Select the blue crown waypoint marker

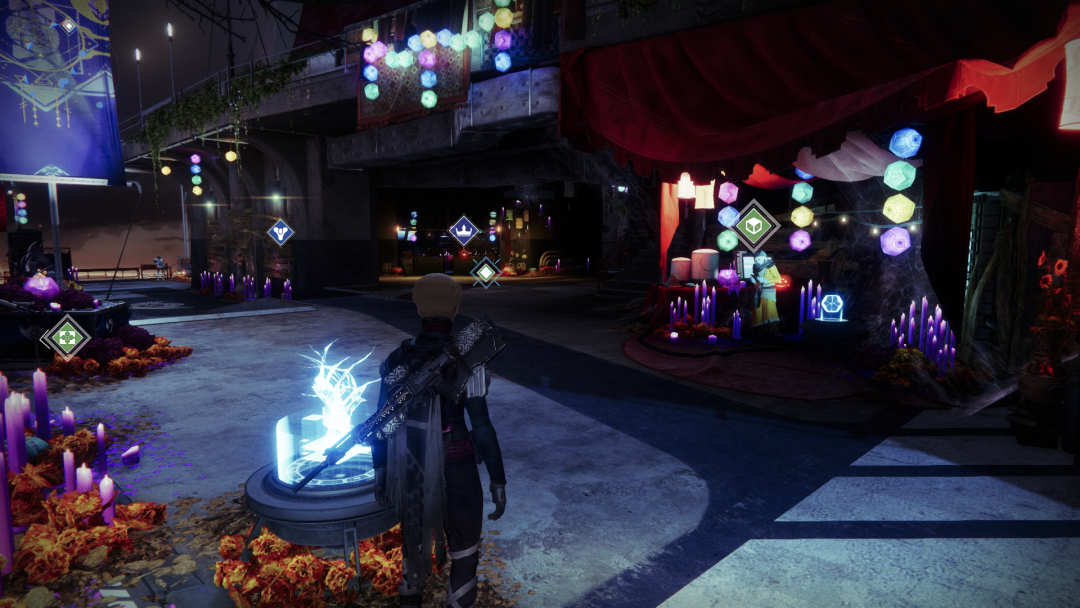(x=463, y=231)
